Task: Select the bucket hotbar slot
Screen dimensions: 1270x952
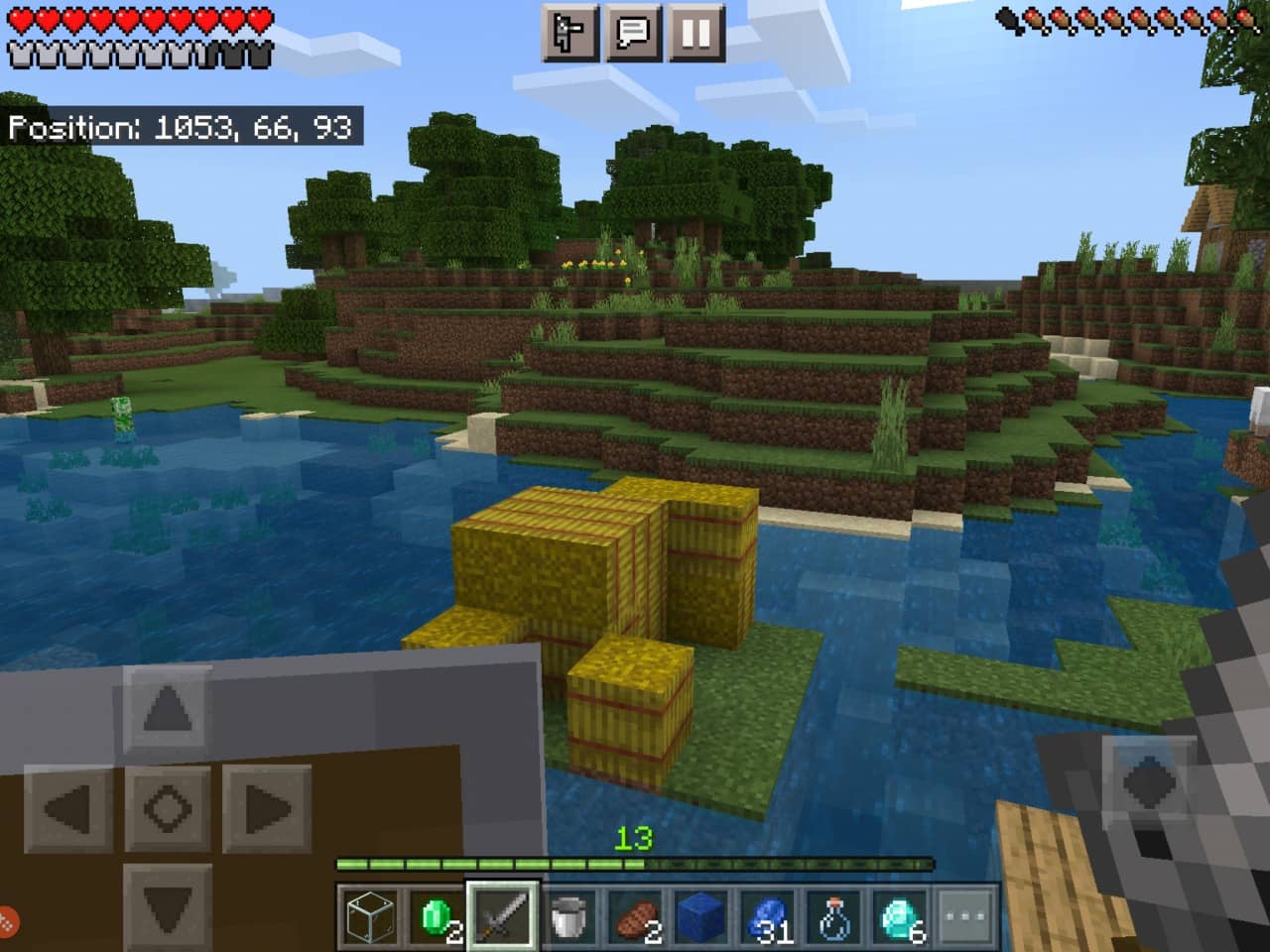Action: pos(570,915)
